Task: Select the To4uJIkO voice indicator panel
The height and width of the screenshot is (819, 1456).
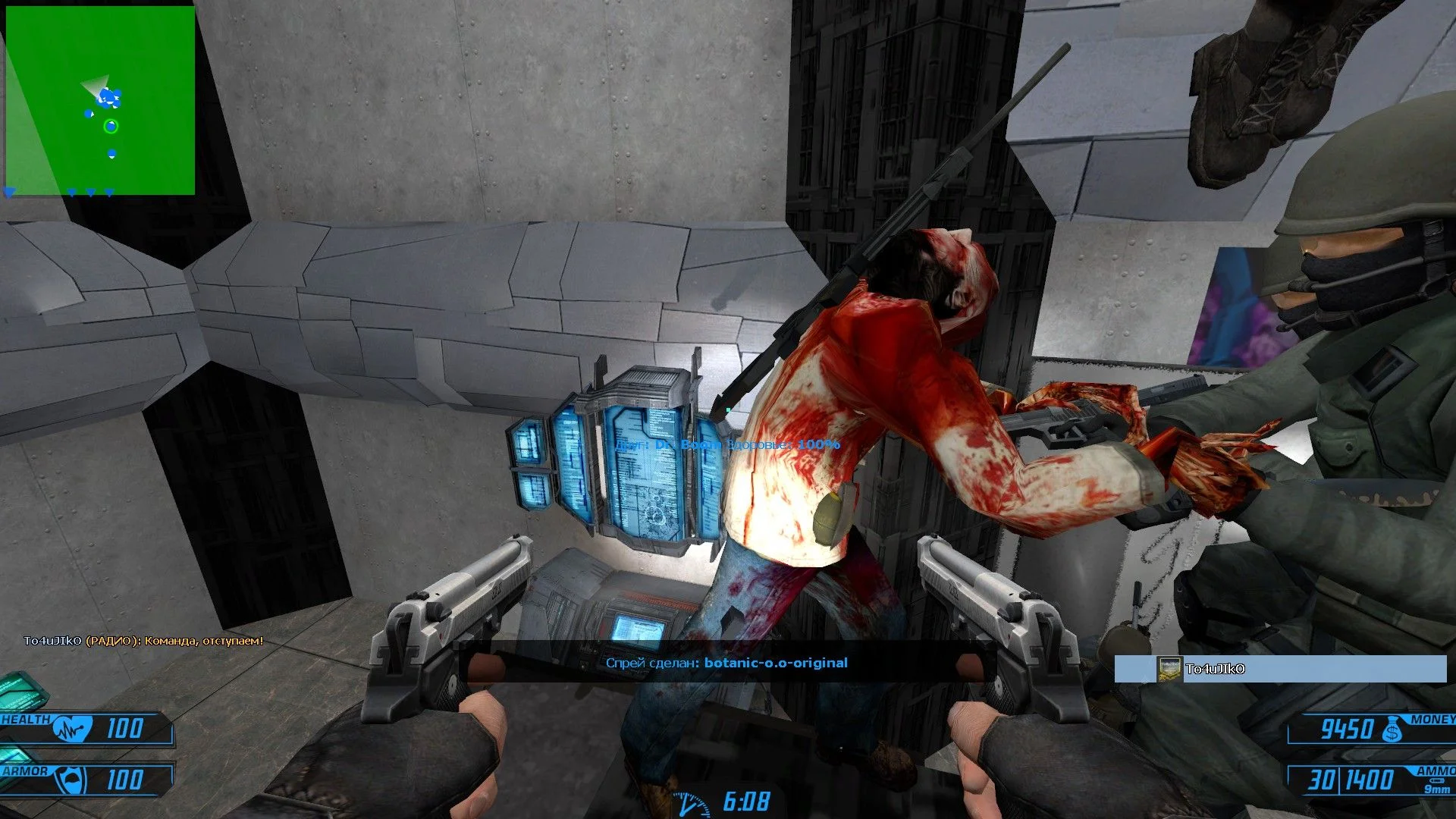Action: 1280,669
